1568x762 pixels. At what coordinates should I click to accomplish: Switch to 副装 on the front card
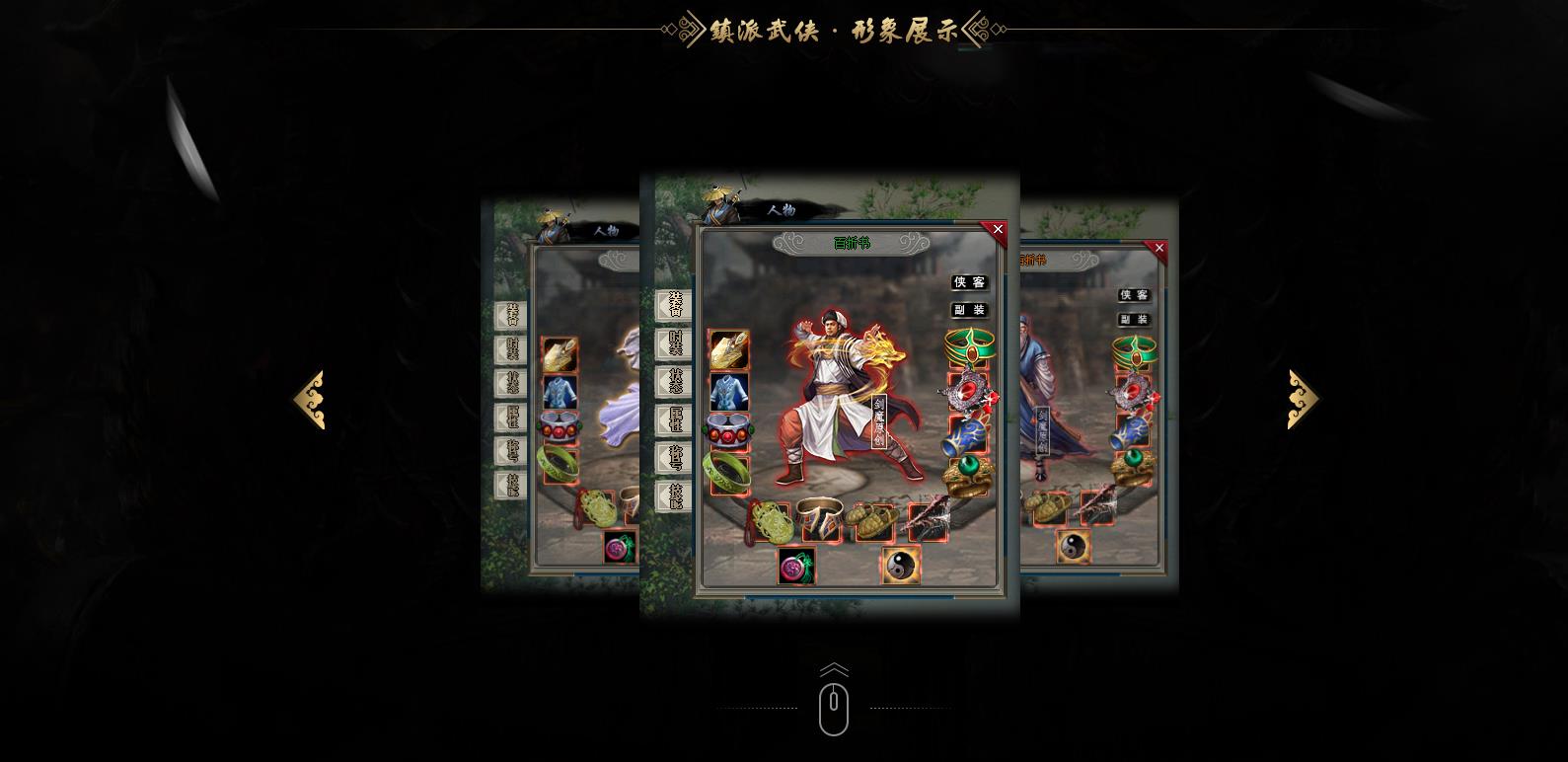point(969,310)
